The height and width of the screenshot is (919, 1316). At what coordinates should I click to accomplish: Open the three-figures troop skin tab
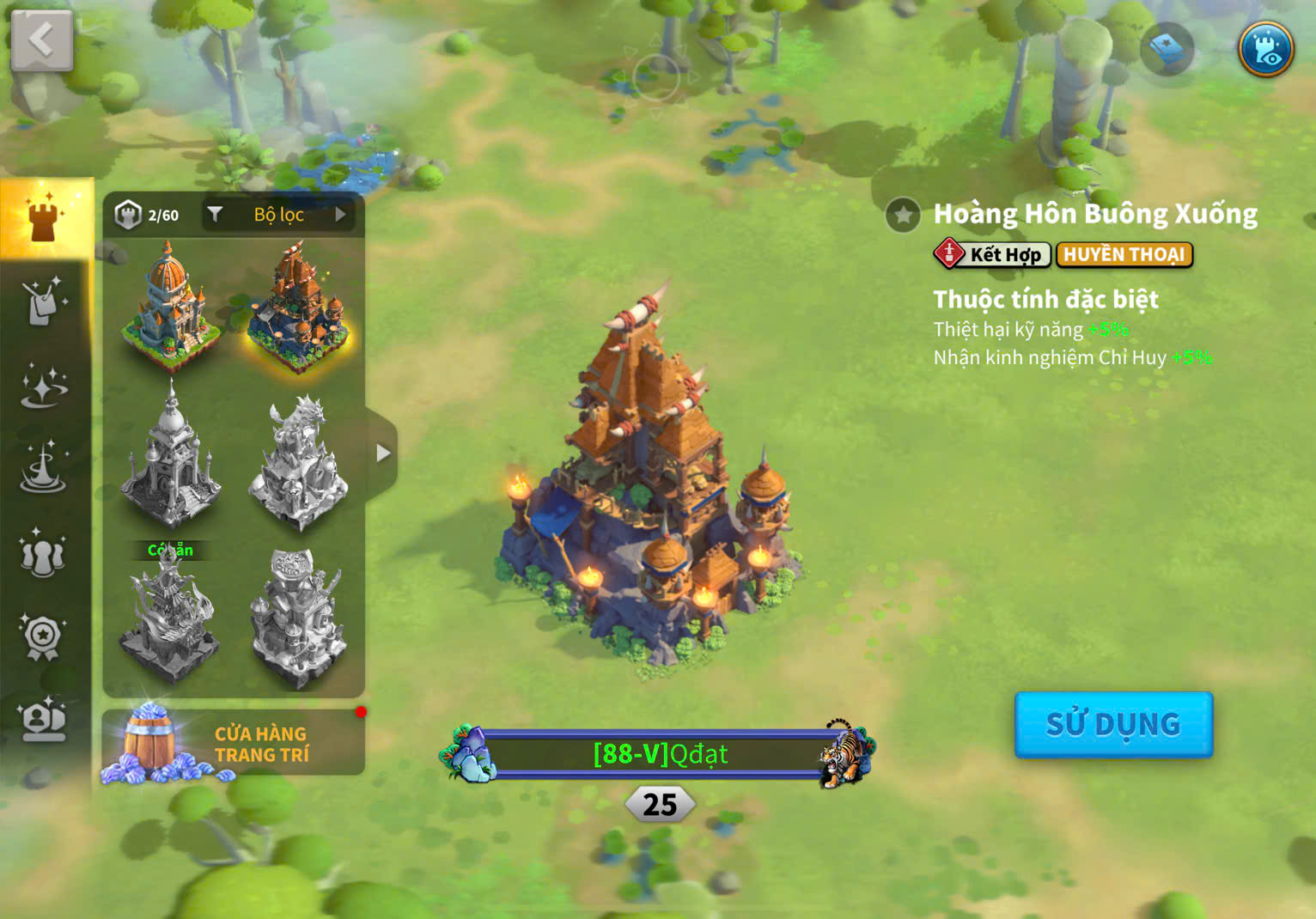[43, 555]
